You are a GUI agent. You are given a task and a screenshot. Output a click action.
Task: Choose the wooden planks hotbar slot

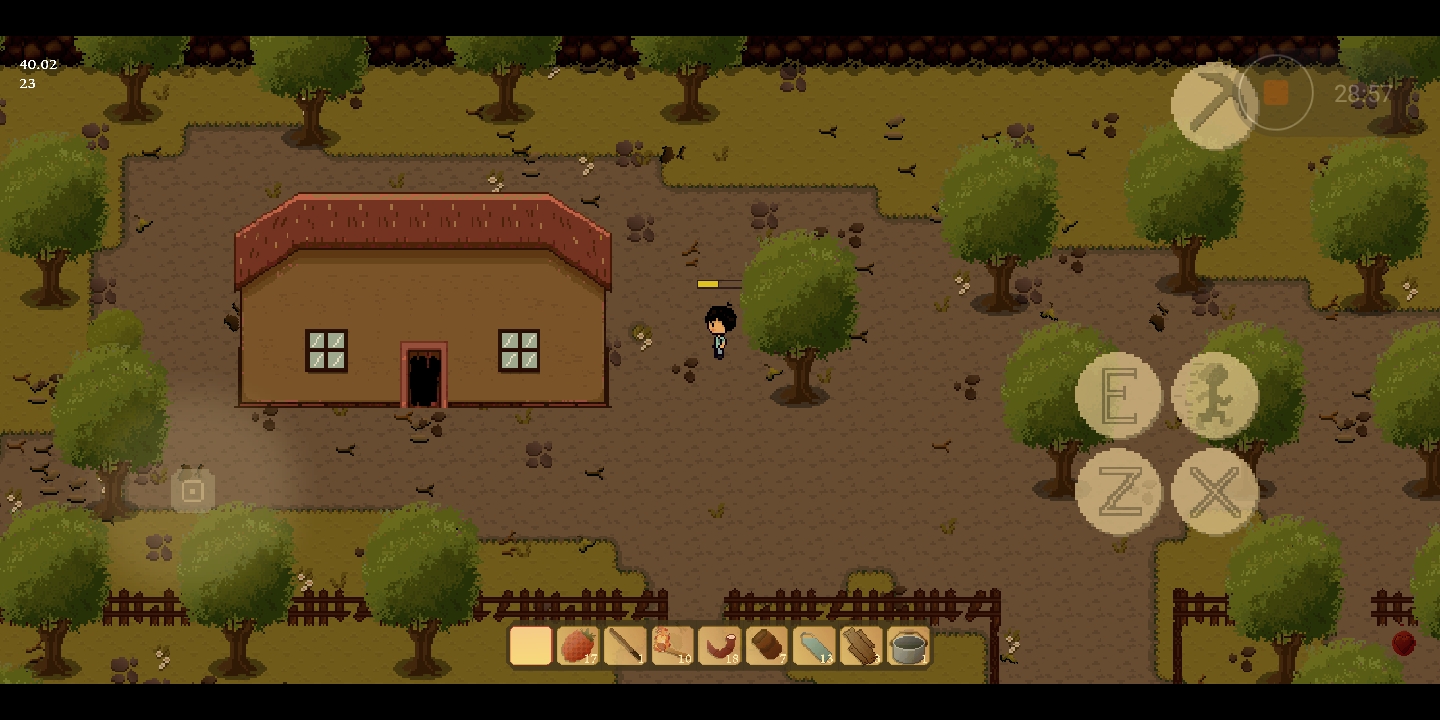(x=860, y=646)
